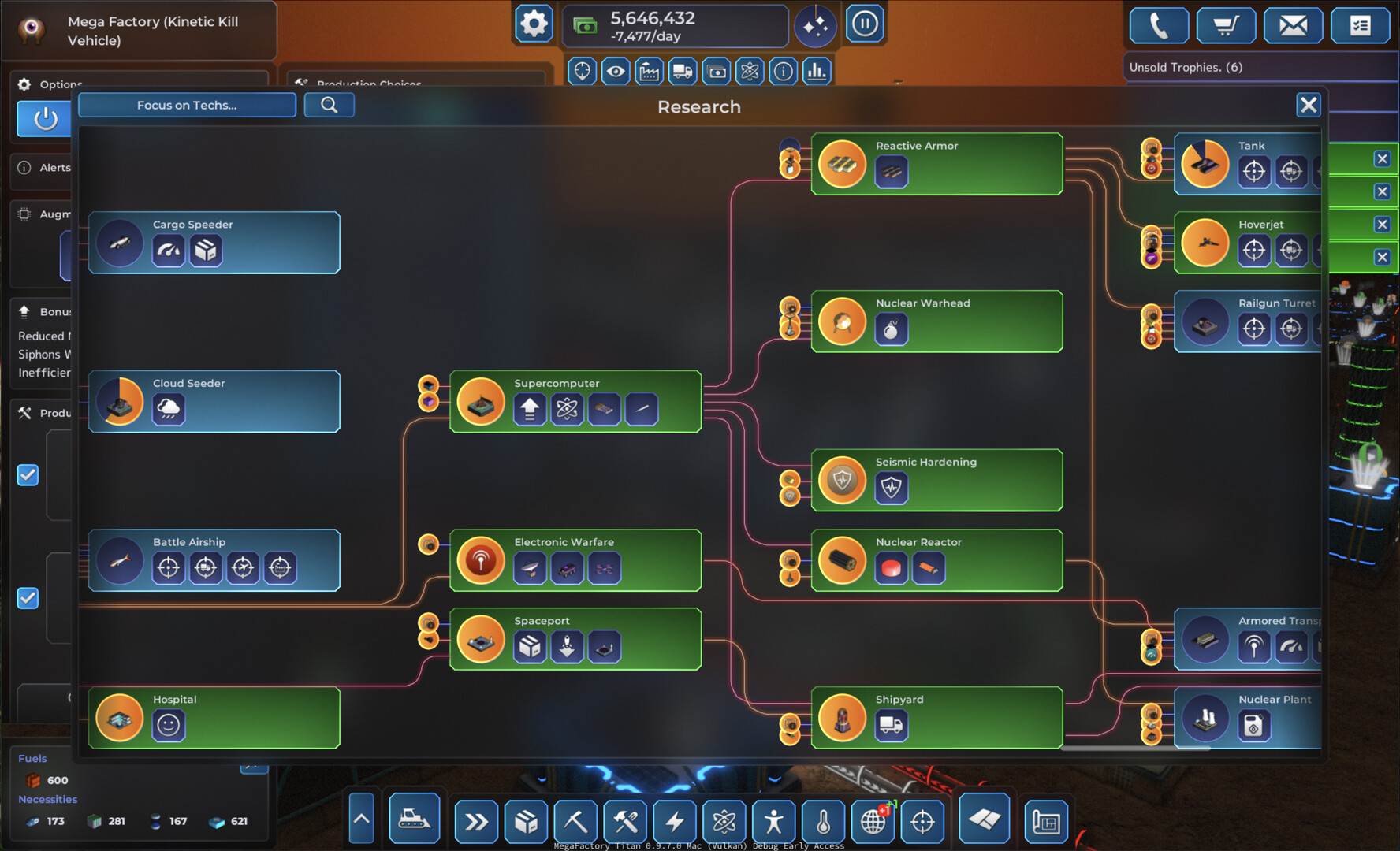Viewport: 1400px width, 851px height.
Task: Select the Hospital research node
Action: (x=214, y=718)
